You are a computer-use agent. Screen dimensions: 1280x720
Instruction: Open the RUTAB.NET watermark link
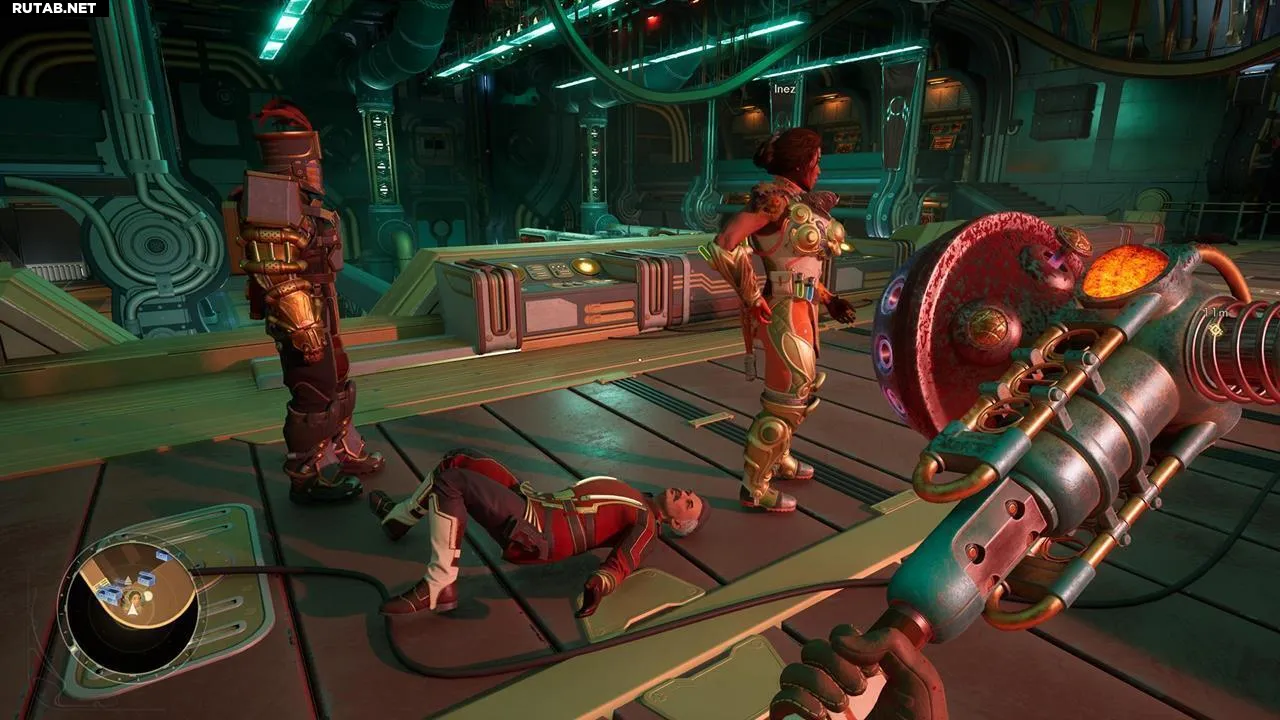(54, 8)
